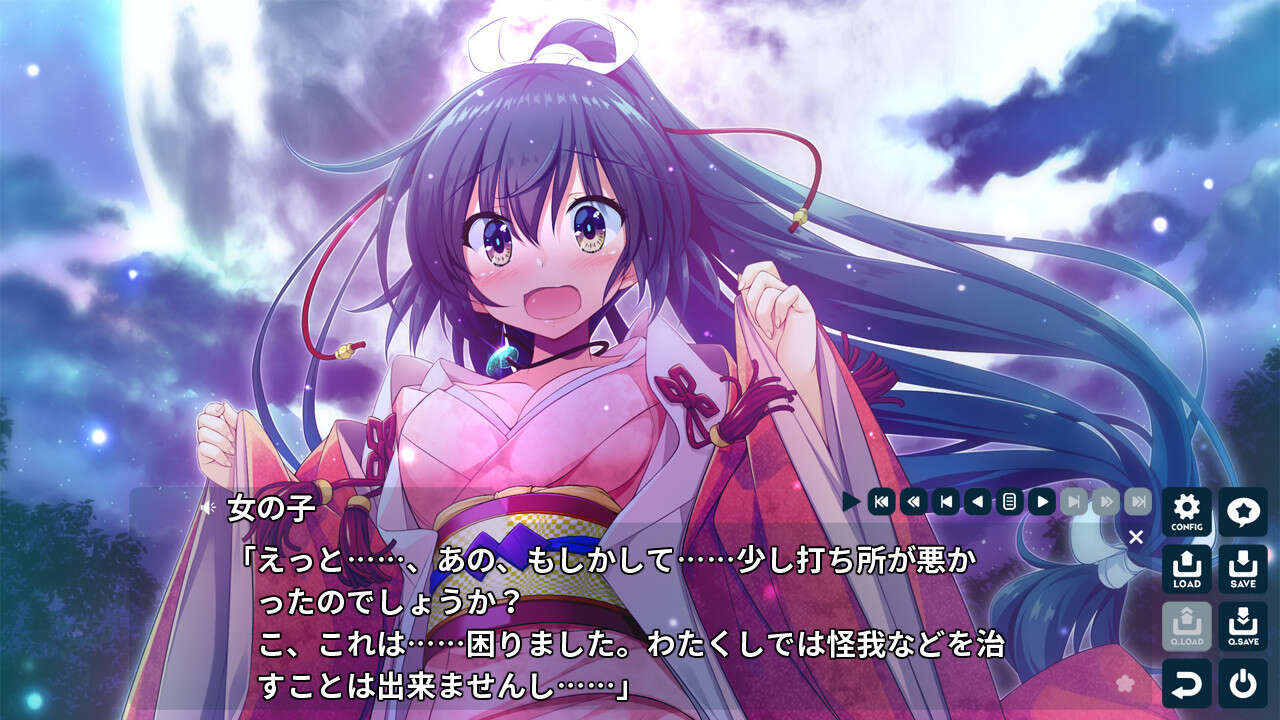The image size is (1280, 720).
Task: Open the star speech-bubble feature icon
Action: pos(1243,513)
